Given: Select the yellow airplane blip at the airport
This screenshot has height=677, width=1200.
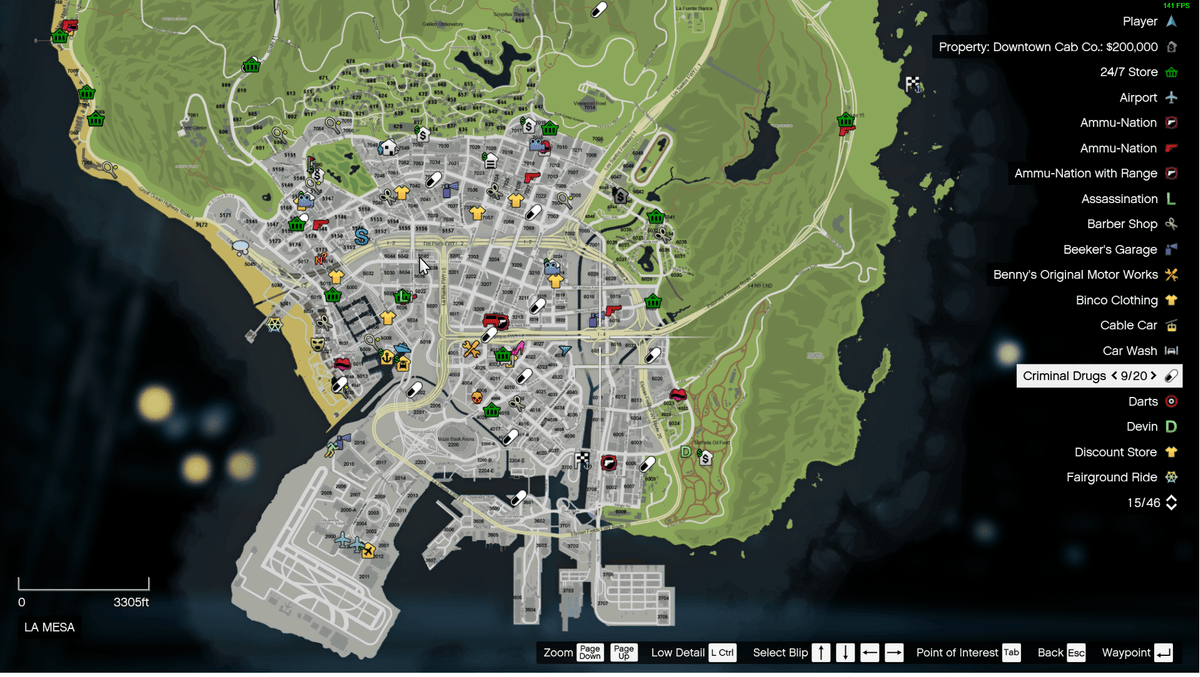Looking at the screenshot, I should [x=368, y=550].
